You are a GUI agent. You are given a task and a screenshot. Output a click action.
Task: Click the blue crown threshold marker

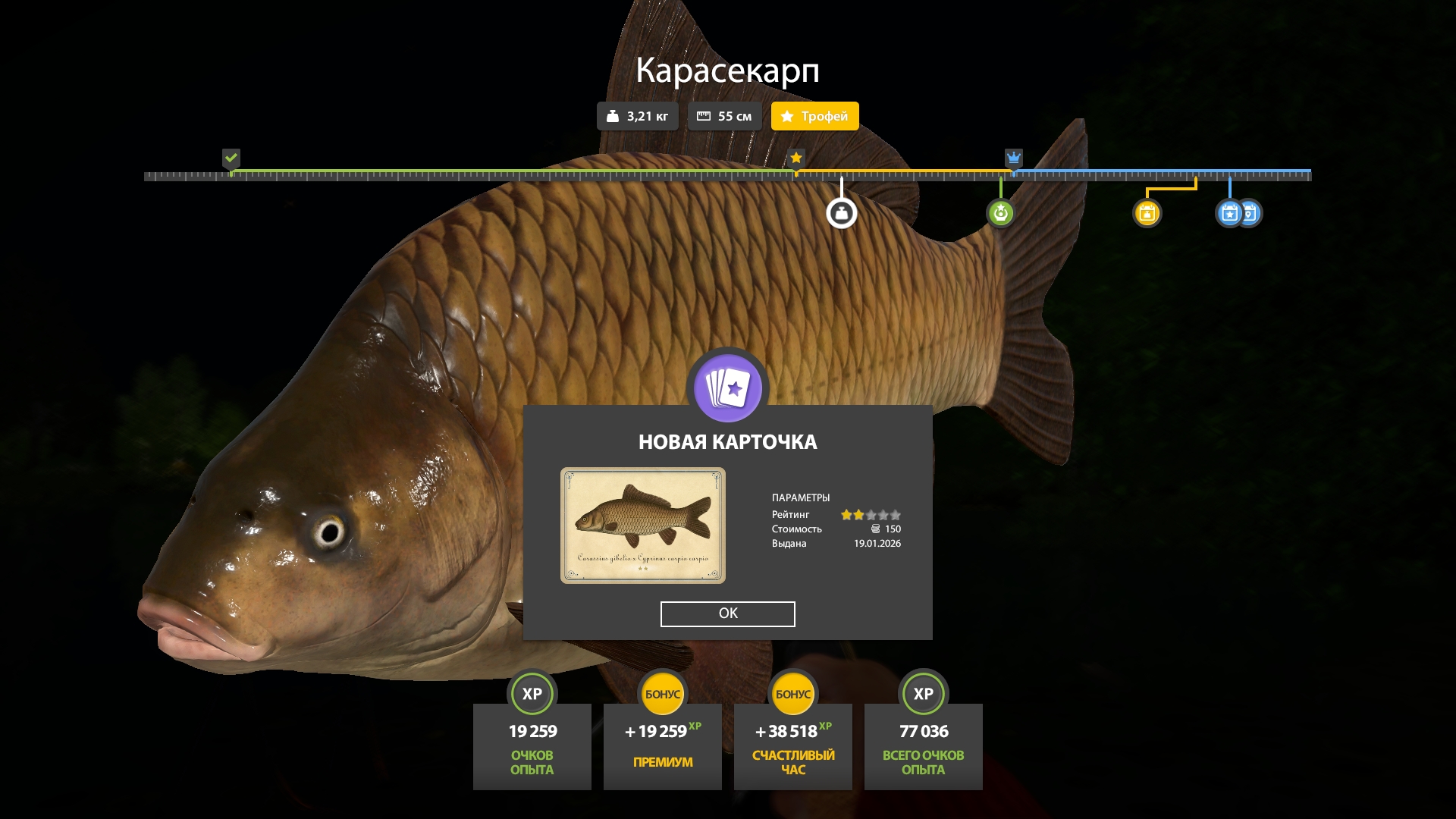click(1013, 158)
